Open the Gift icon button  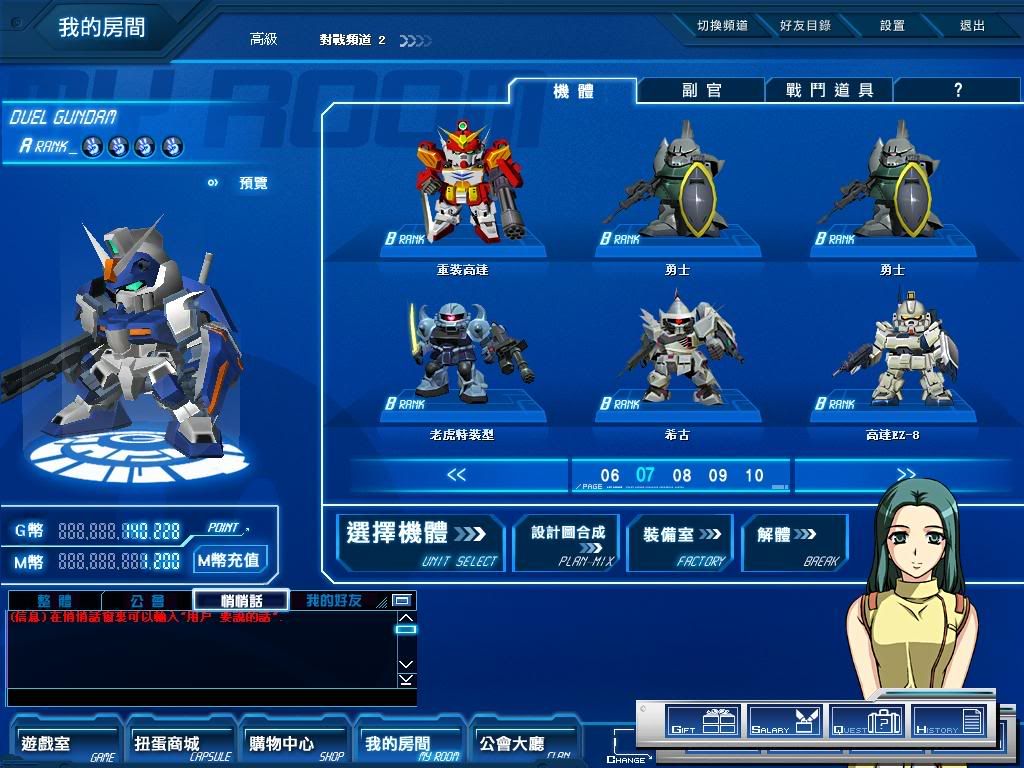tap(700, 721)
